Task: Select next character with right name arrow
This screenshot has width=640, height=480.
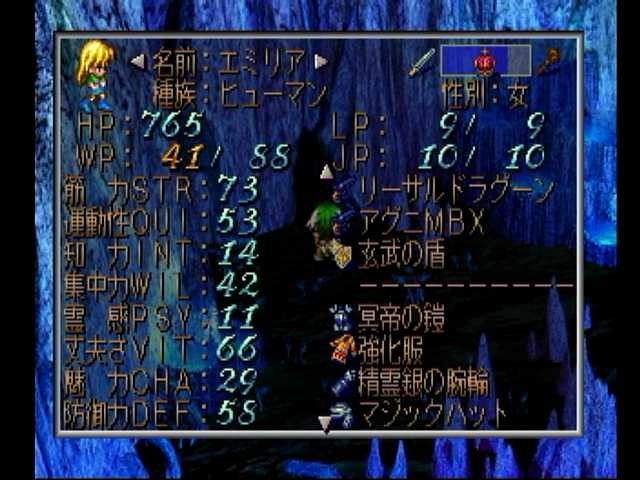Action: [x=321, y=61]
